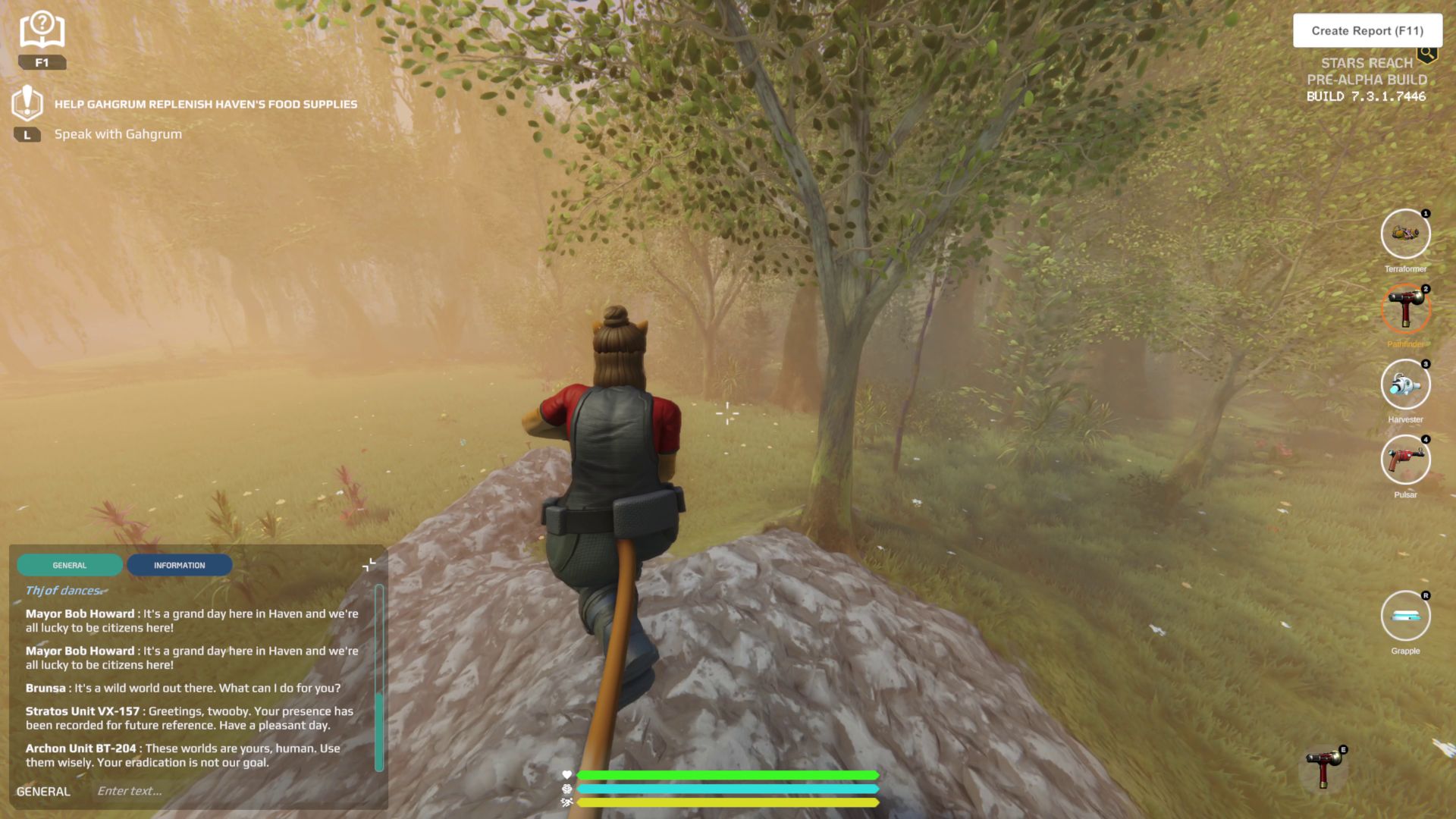This screenshot has width=1456, height=819.
Task: Focus the chat Enter text field
Action: [227, 791]
